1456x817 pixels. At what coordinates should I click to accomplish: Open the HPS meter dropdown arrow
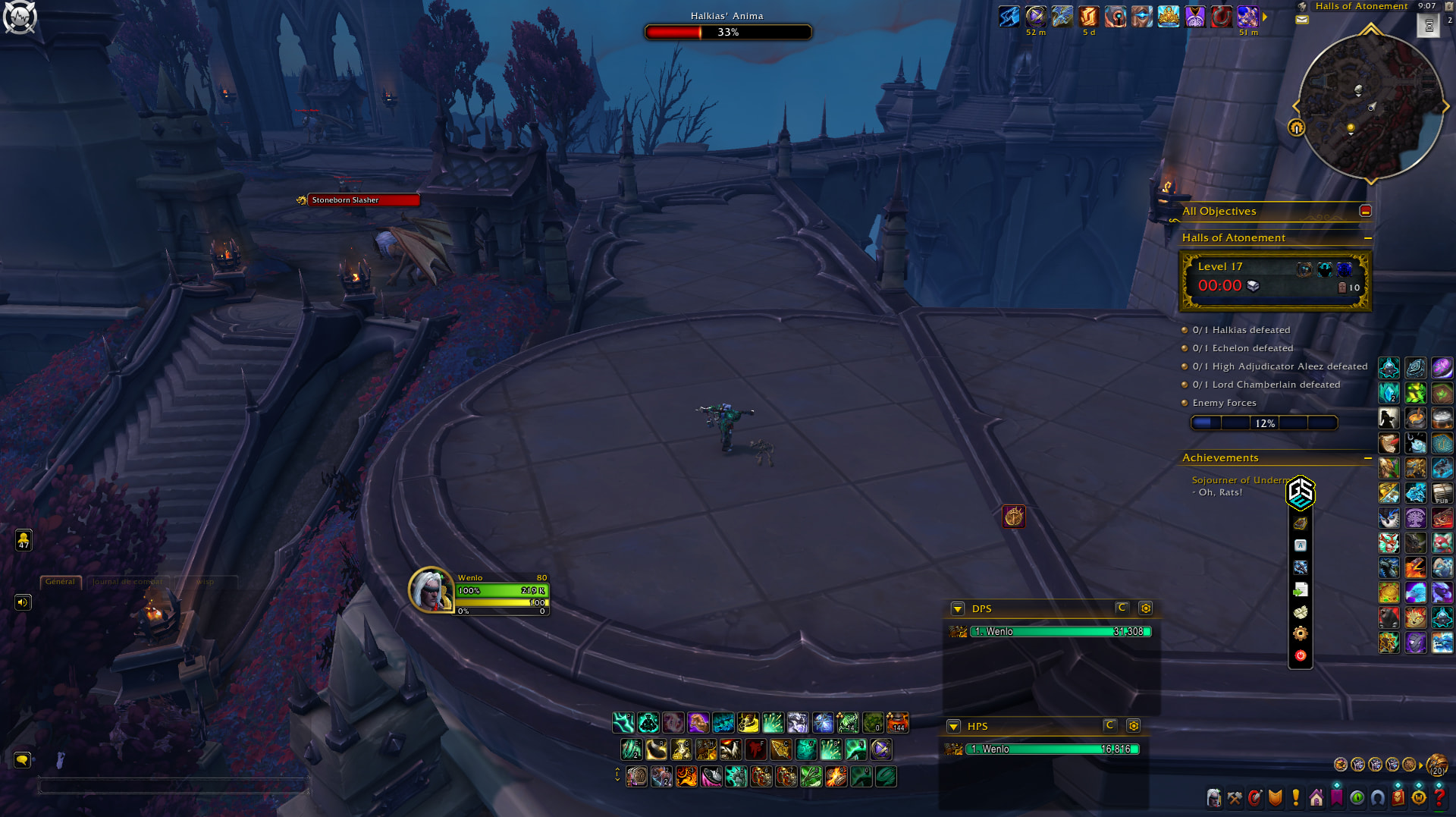954,727
